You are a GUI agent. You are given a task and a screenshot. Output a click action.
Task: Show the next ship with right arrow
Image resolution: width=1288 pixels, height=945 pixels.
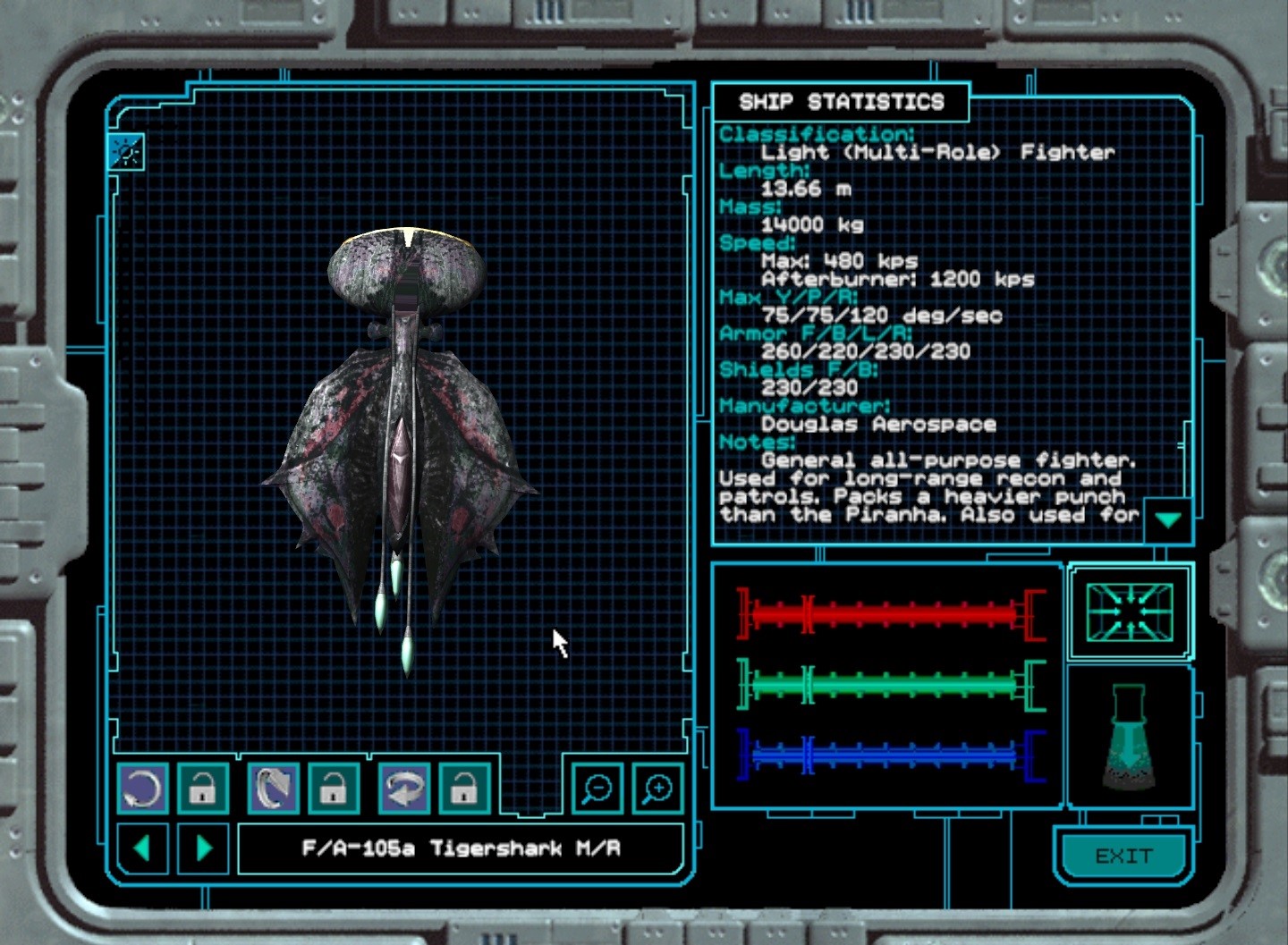pyautogui.click(x=204, y=848)
